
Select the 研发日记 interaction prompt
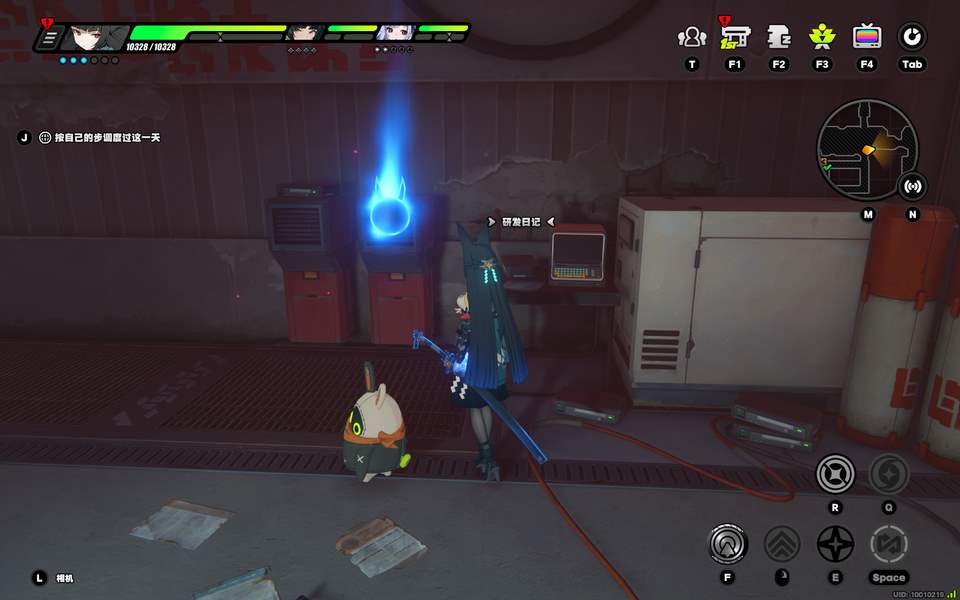click(519, 222)
